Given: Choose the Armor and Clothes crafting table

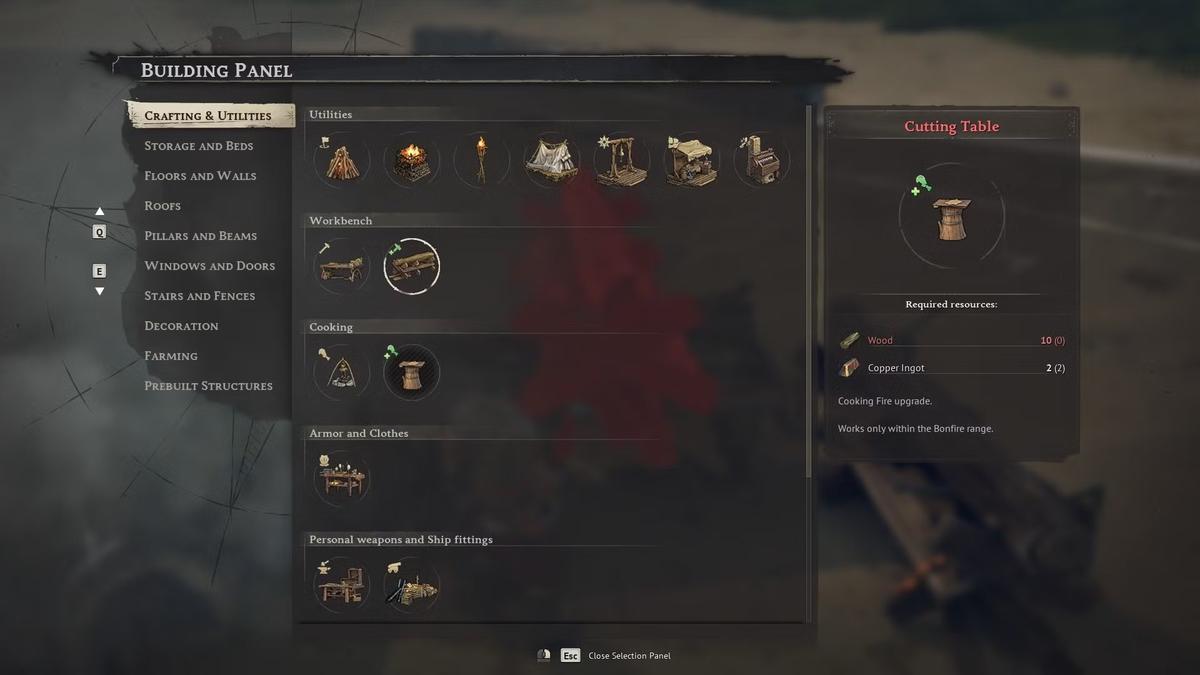Looking at the screenshot, I should pos(342,479).
